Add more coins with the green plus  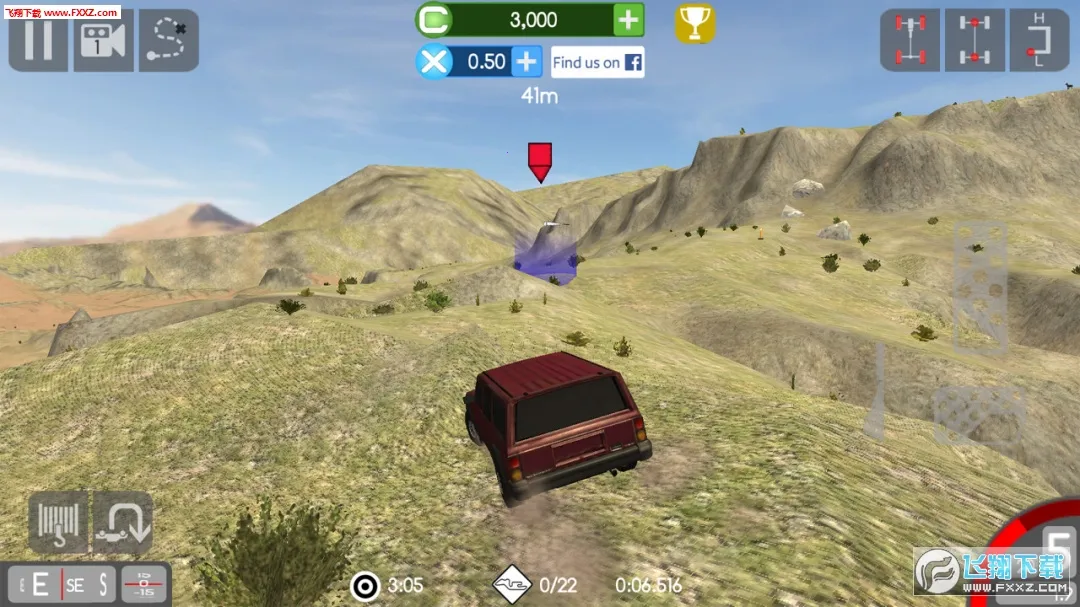coord(628,20)
